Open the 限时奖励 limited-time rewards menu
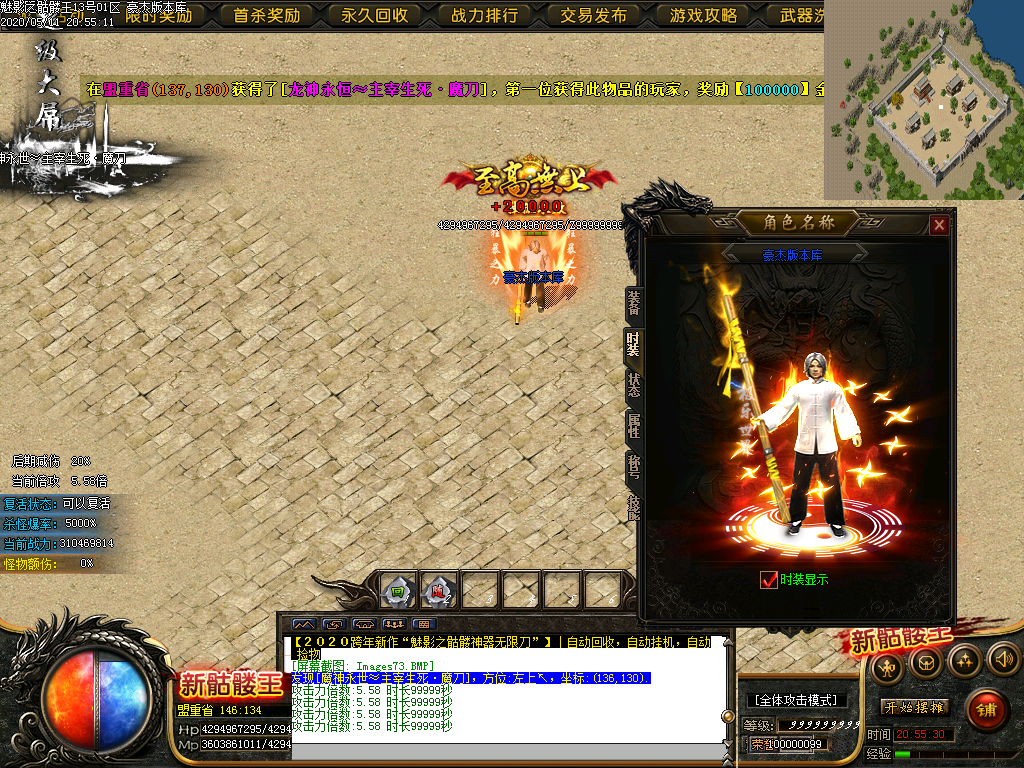 pos(158,15)
